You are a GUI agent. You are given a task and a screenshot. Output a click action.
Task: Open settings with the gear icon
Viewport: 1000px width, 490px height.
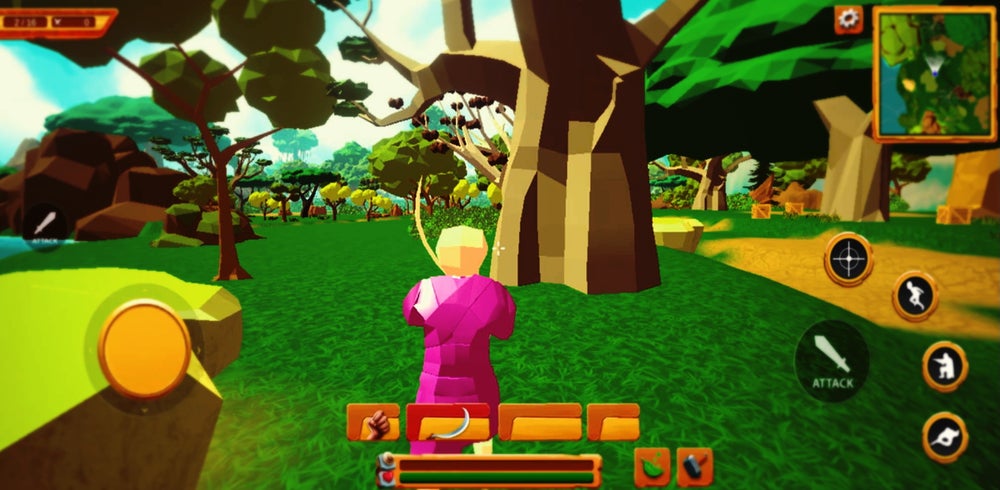tap(849, 19)
